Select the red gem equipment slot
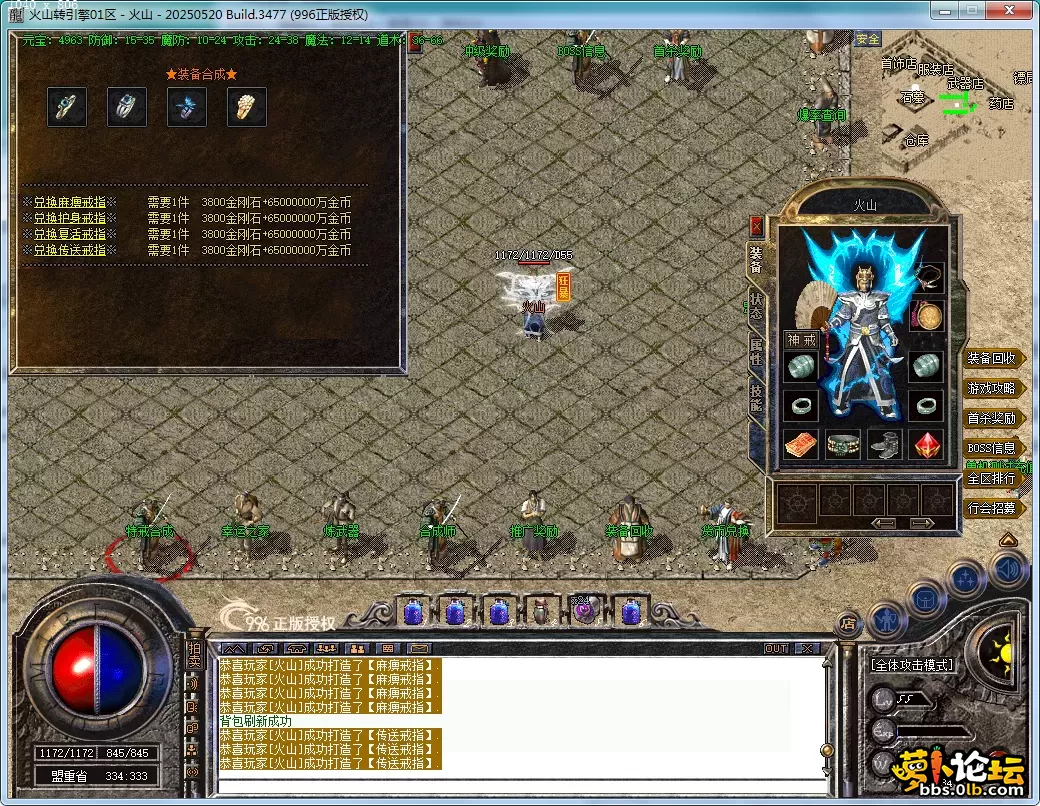 pos(927,445)
